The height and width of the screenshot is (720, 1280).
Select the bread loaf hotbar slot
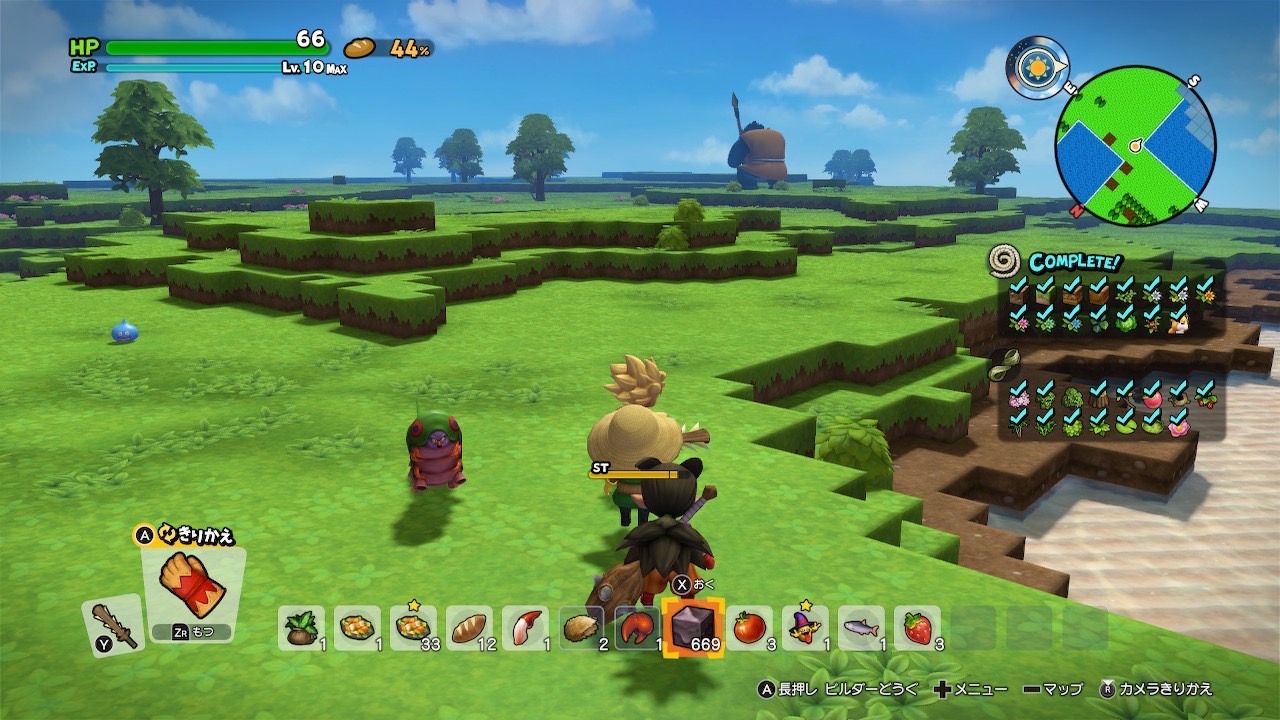click(x=469, y=628)
